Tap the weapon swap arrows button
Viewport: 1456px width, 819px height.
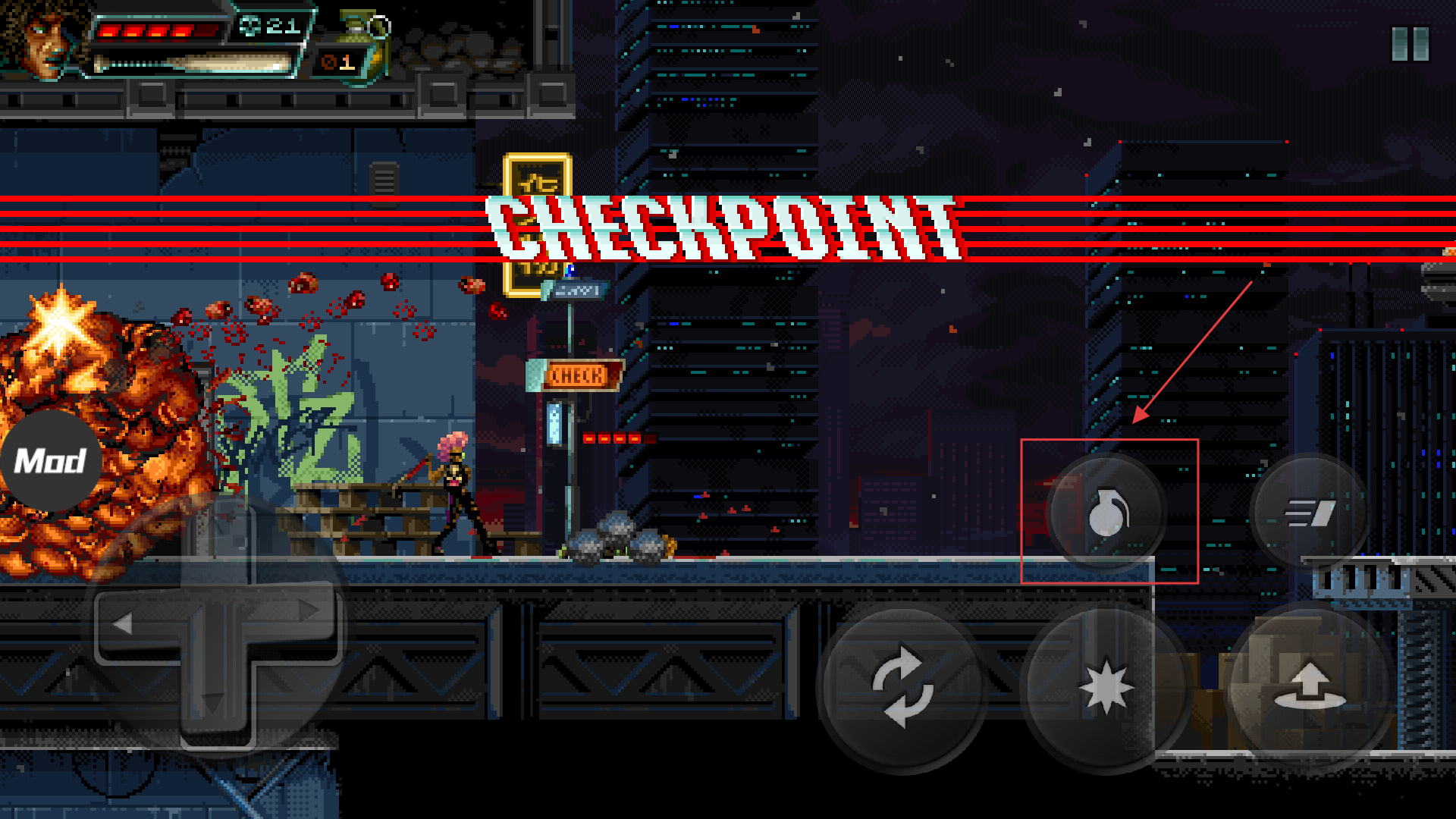902,687
